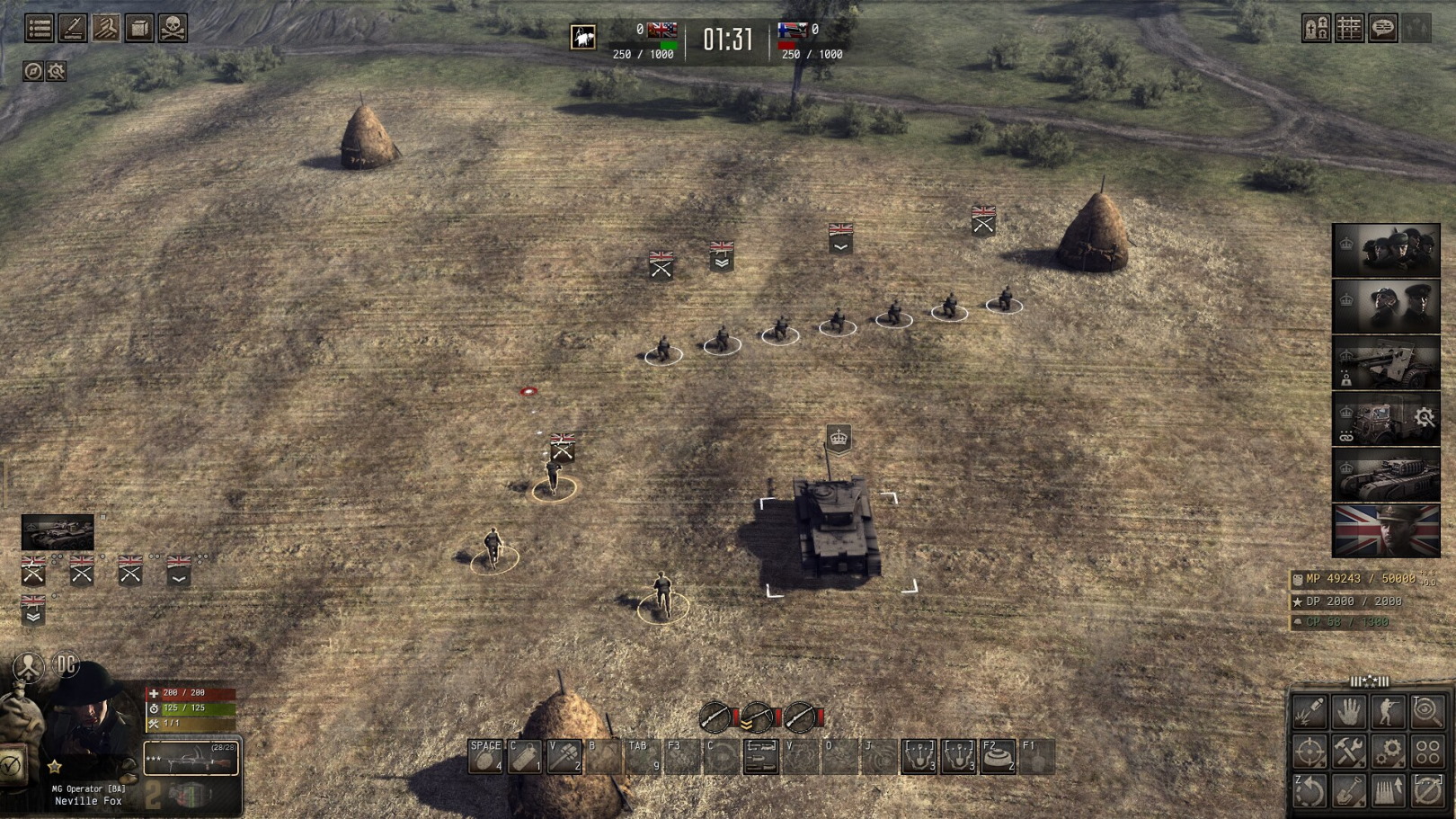Choose the shovel dig-in command
Viewport: 1456px width, 819px height.
pos(1349,790)
